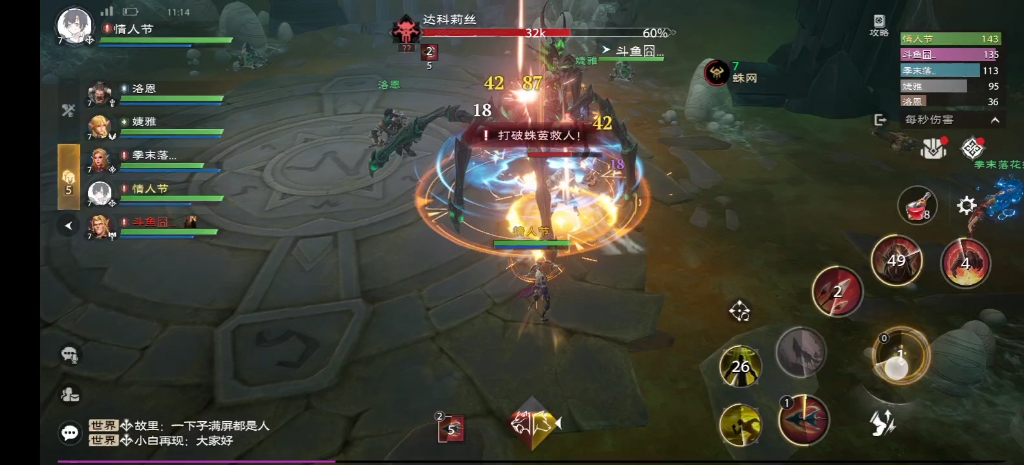Screen dimensions: 1024x465
Task: Select the boss 达科莉丝 portrait
Action: pos(405,30)
